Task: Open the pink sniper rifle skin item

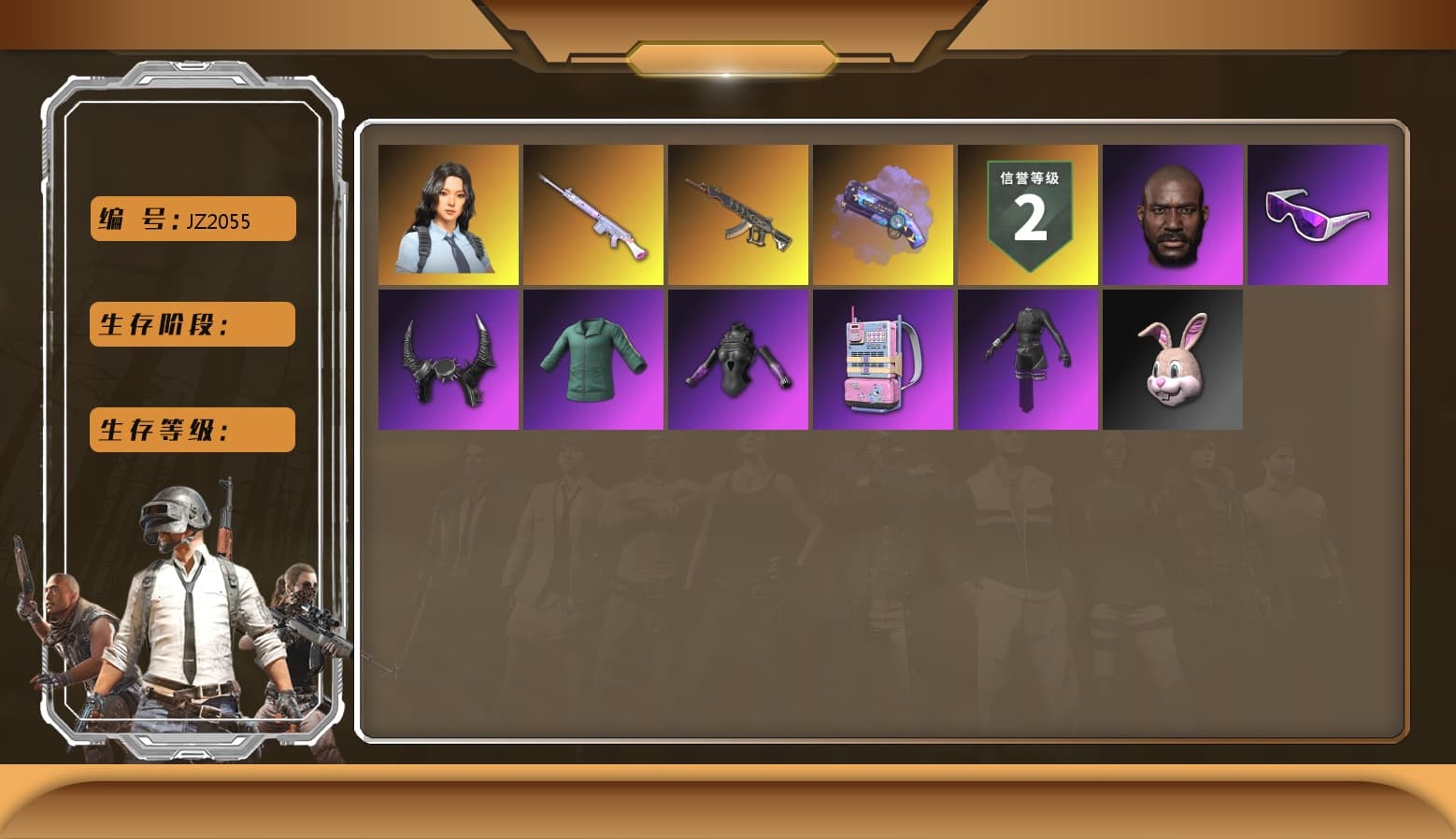Action: coord(592,214)
